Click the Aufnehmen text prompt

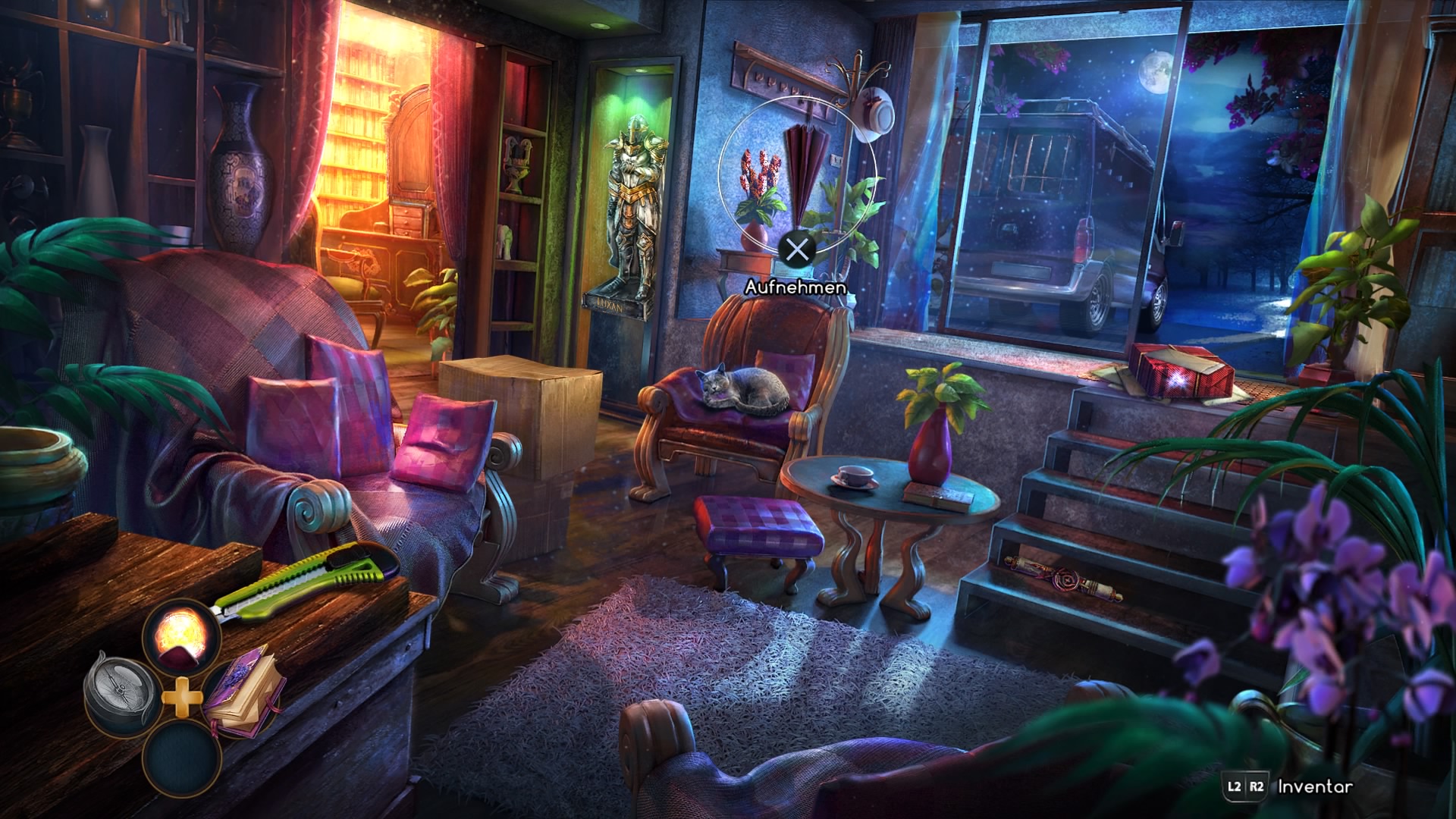click(797, 288)
